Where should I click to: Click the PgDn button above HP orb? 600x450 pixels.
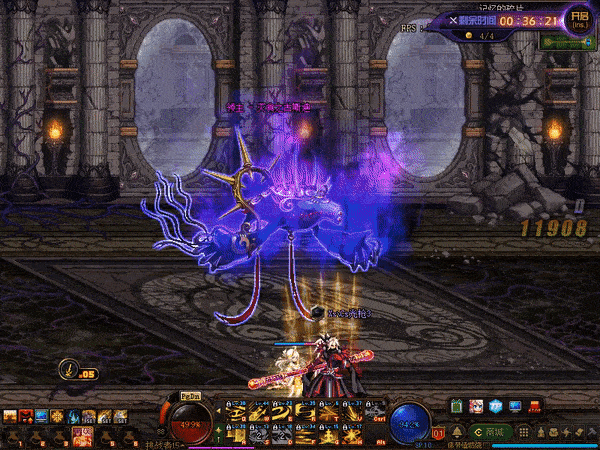click(191, 398)
